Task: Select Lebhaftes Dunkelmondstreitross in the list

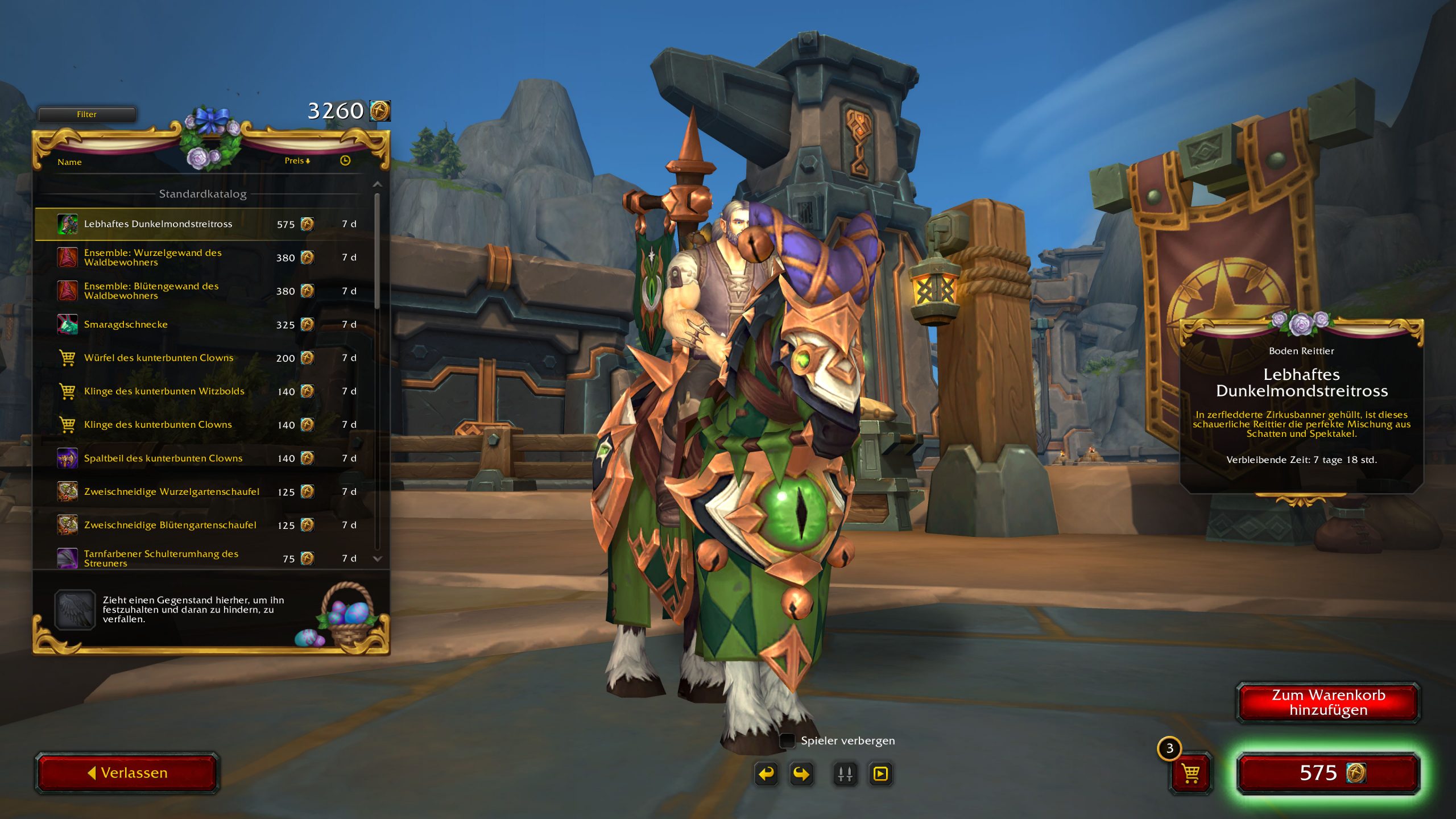Action: tap(158, 224)
